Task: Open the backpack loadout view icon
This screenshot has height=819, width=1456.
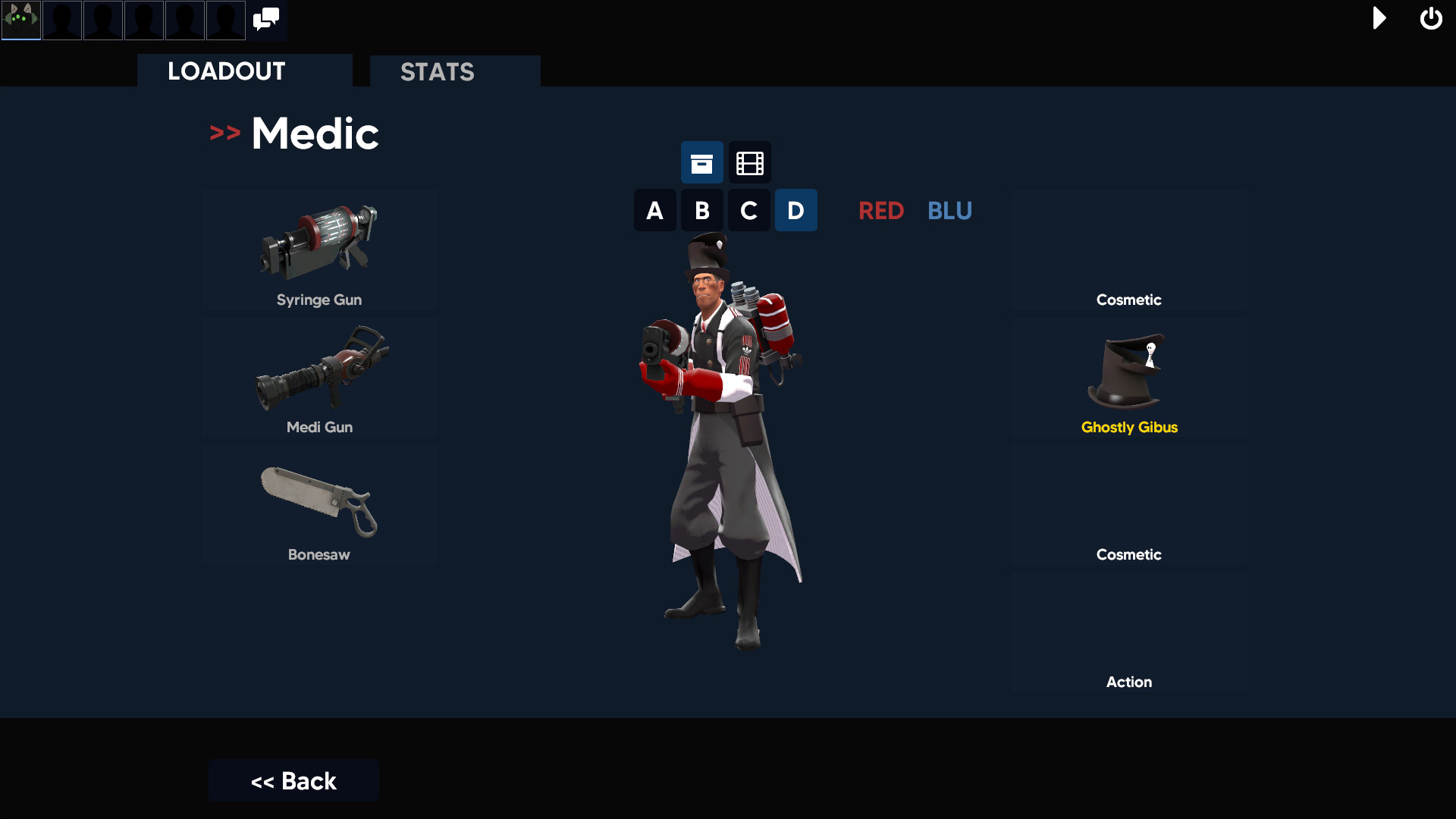Action: click(701, 162)
